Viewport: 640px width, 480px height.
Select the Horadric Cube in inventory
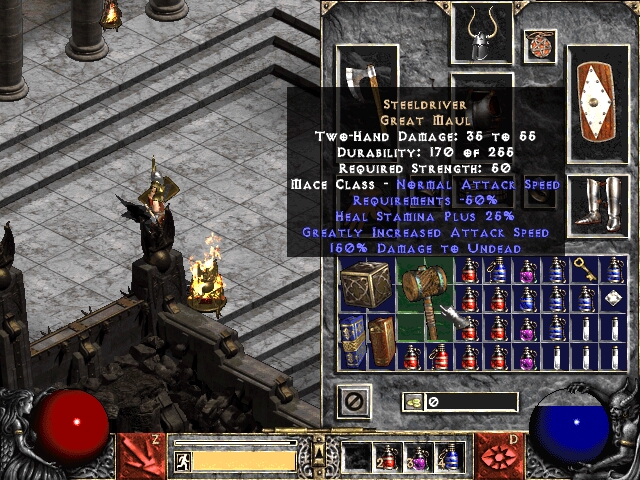pos(366,284)
